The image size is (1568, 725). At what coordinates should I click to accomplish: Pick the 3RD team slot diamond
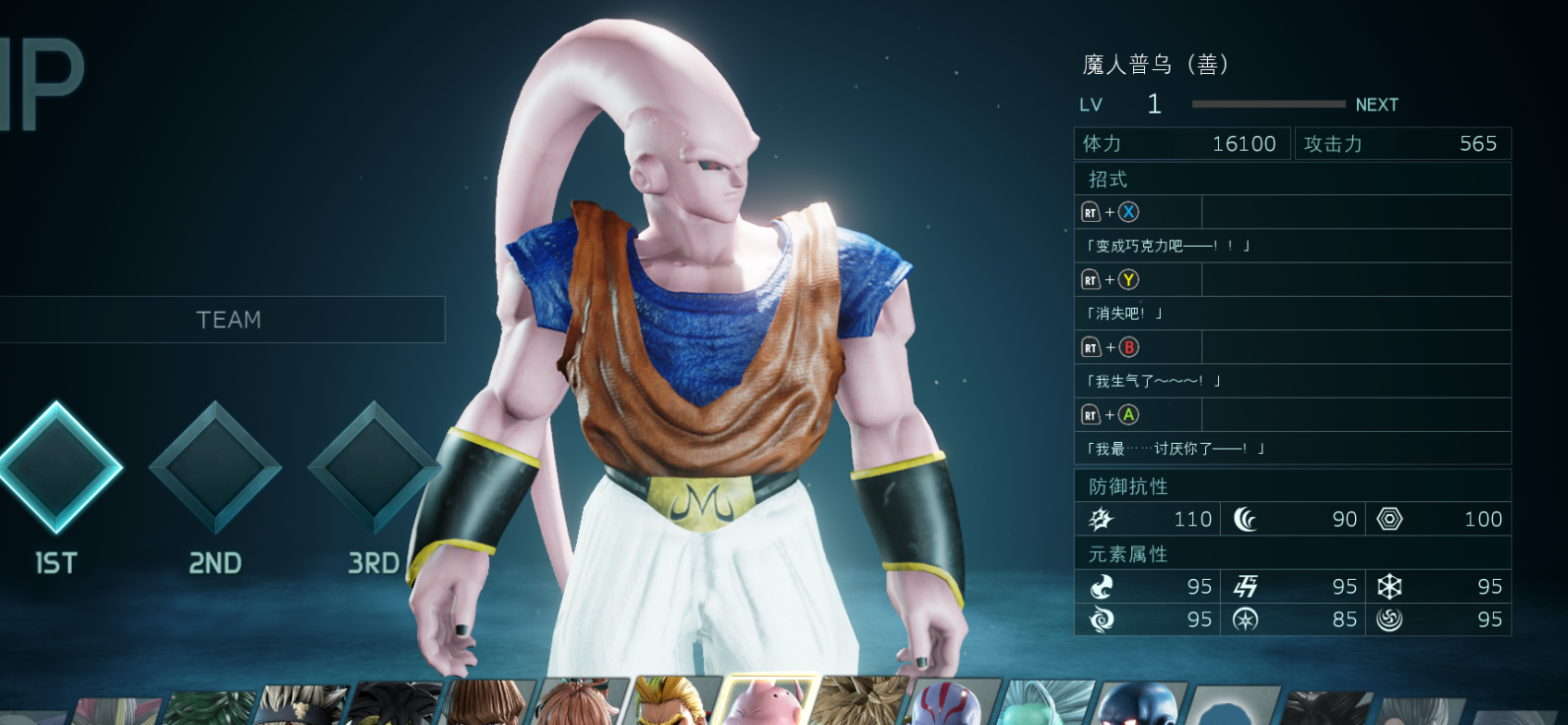click(x=373, y=468)
